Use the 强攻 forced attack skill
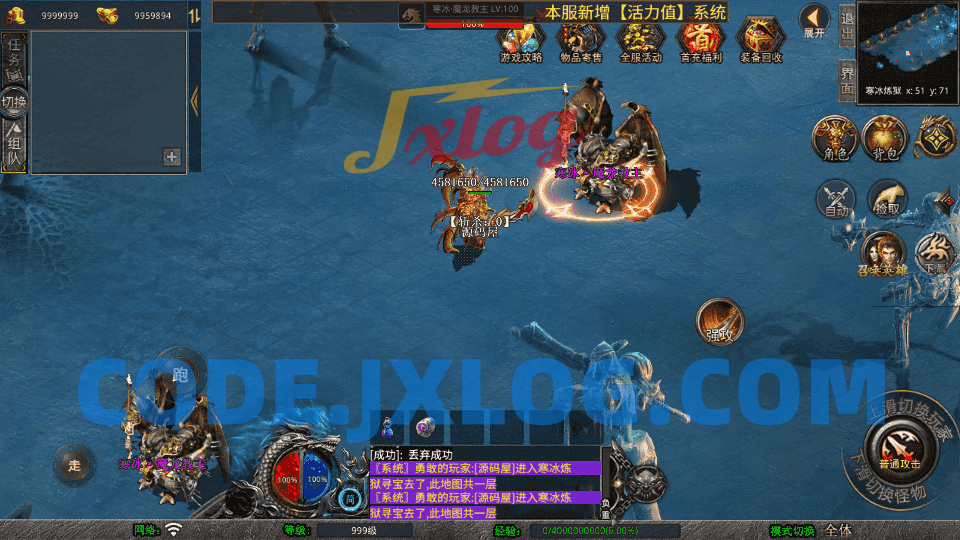Viewport: 960px width, 540px height. point(720,321)
